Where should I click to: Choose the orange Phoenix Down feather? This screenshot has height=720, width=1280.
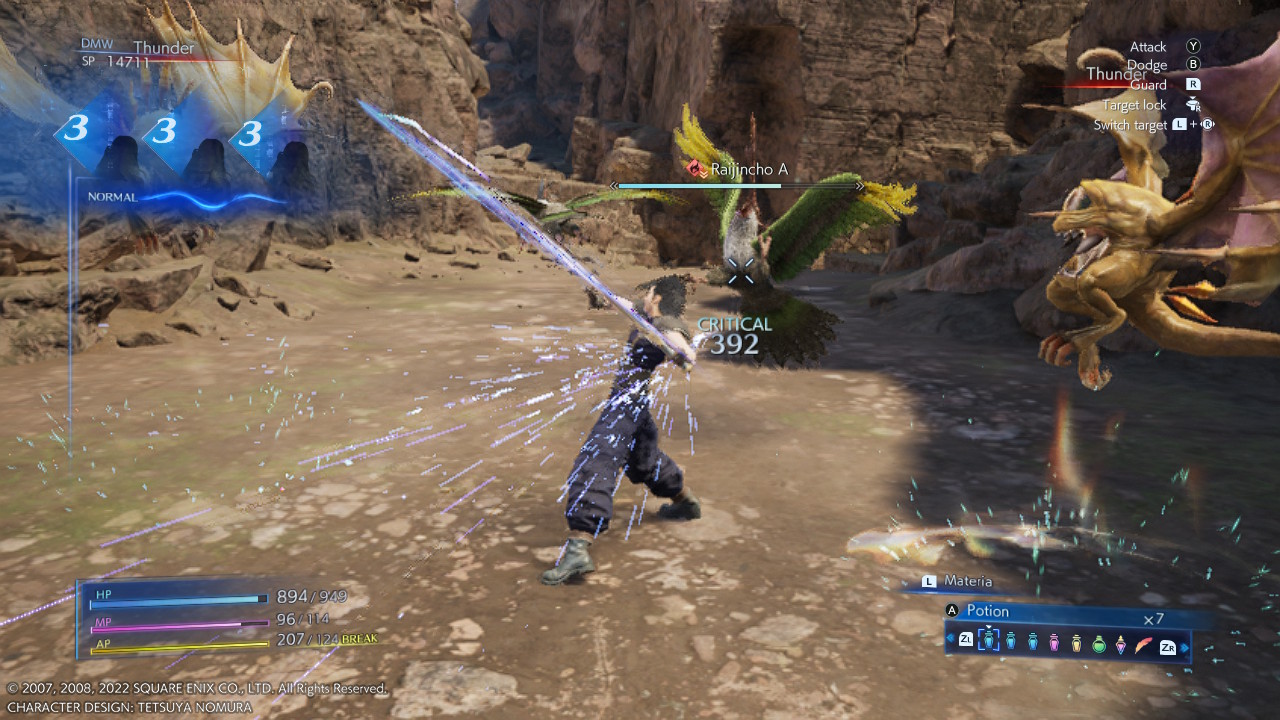pos(1144,642)
